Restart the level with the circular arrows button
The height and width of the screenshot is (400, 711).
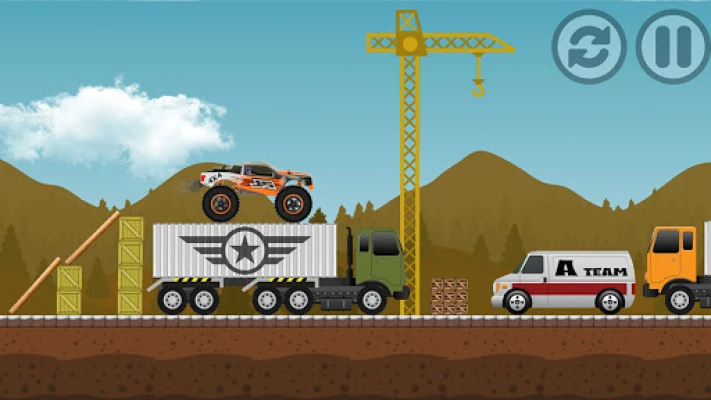(x=589, y=47)
